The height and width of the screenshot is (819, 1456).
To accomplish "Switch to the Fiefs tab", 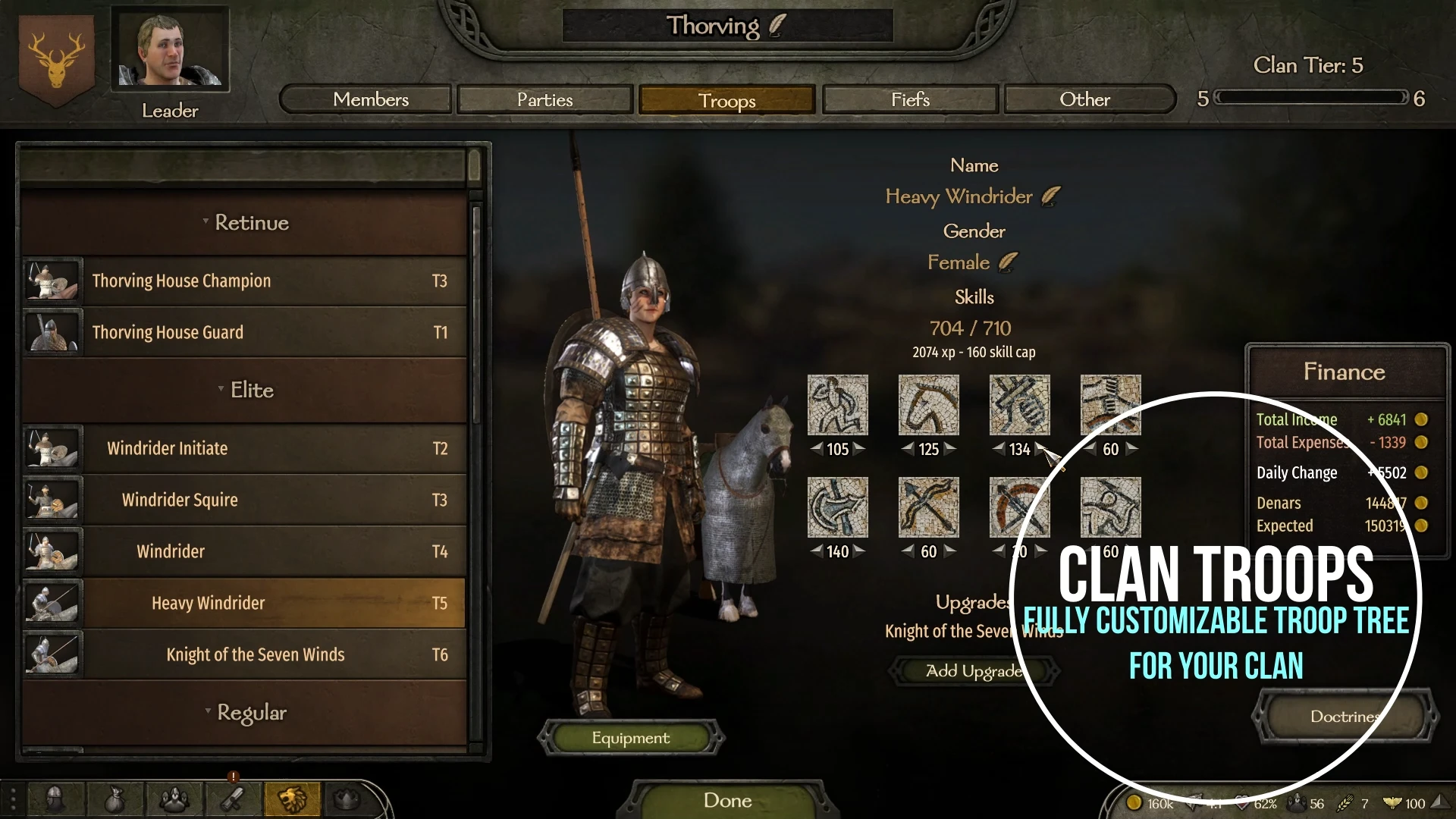I will [x=909, y=99].
